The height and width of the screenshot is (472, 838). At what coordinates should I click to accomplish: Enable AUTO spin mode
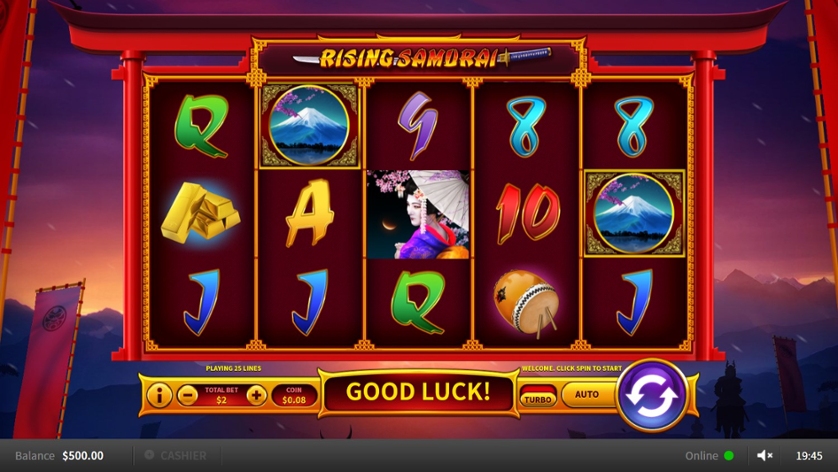[587, 394]
